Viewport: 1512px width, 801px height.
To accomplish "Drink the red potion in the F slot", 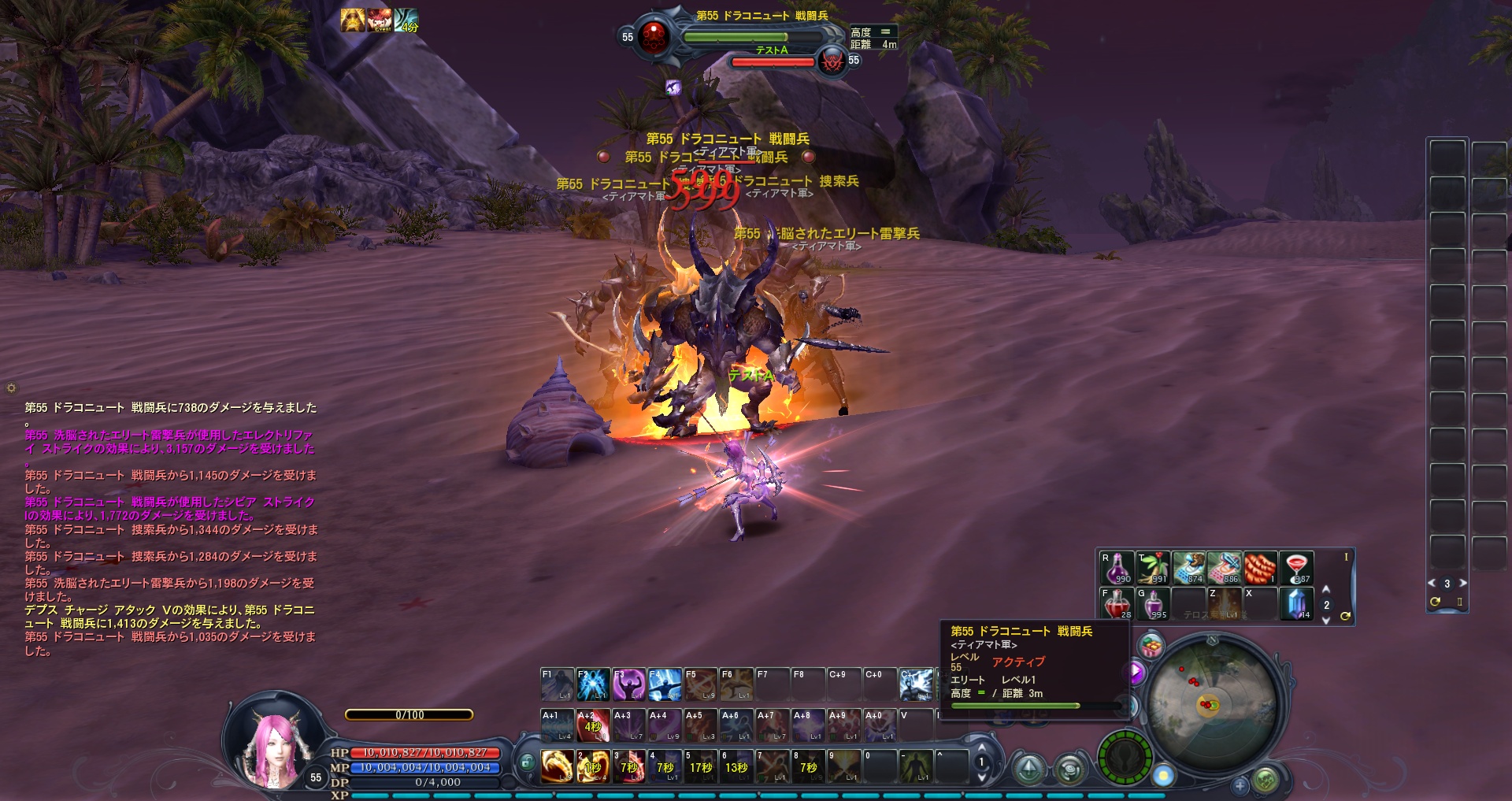I will [x=1117, y=604].
